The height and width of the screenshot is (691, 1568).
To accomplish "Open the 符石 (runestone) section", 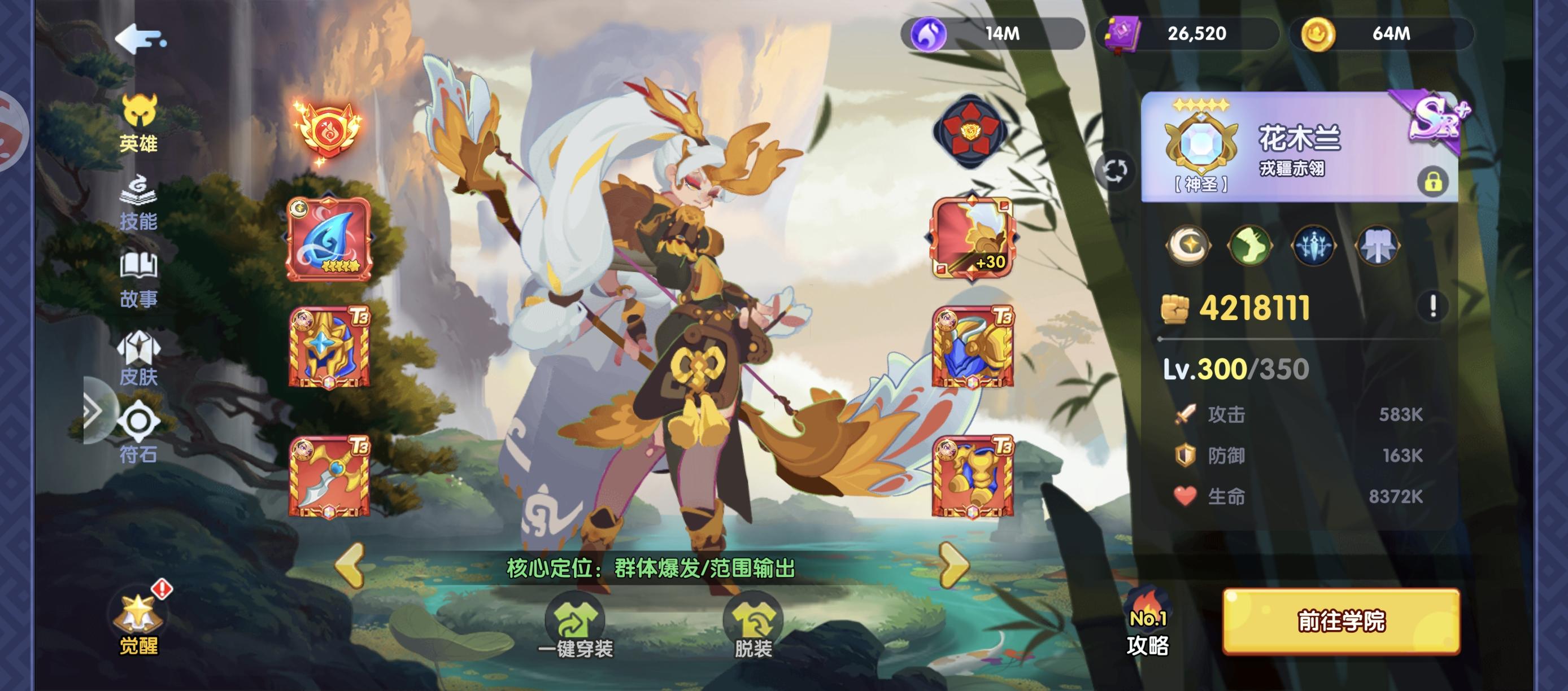I will 139,432.
